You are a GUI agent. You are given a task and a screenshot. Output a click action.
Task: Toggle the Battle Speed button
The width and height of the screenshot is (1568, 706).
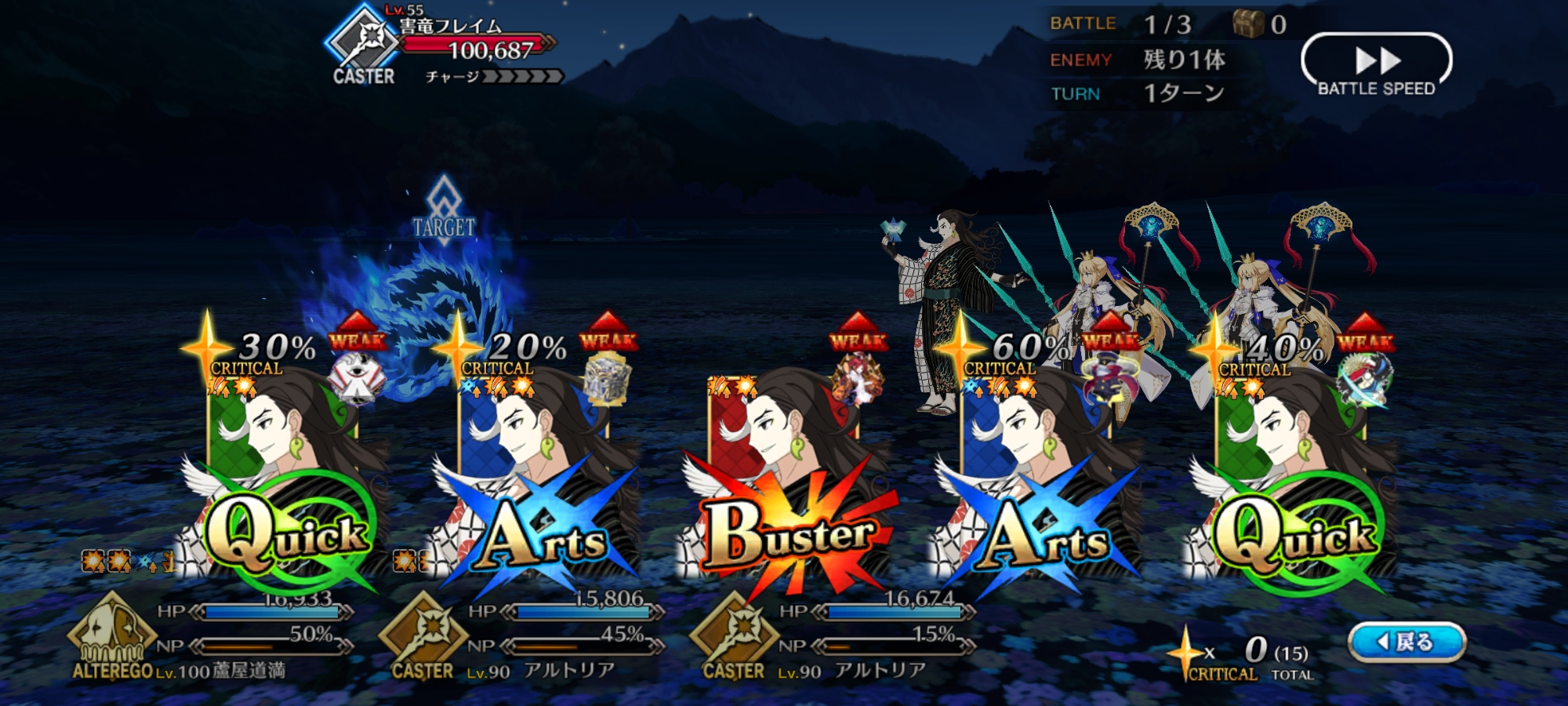point(1376,65)
